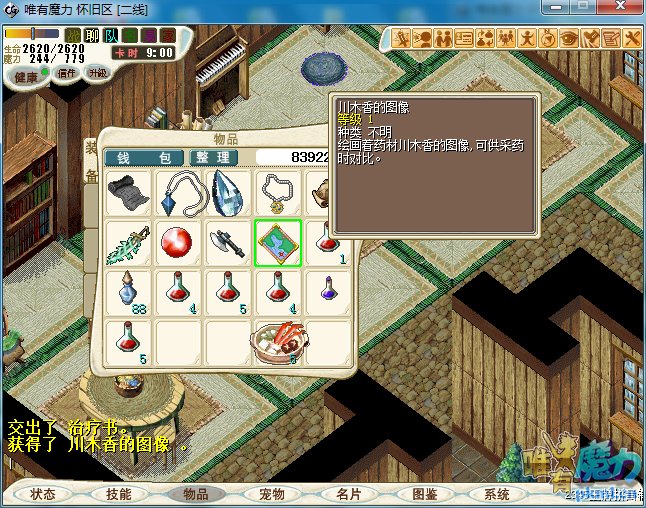646x508 pixels.
Task: Open the 宠物 (pets) menu
Action: (271, 494)
